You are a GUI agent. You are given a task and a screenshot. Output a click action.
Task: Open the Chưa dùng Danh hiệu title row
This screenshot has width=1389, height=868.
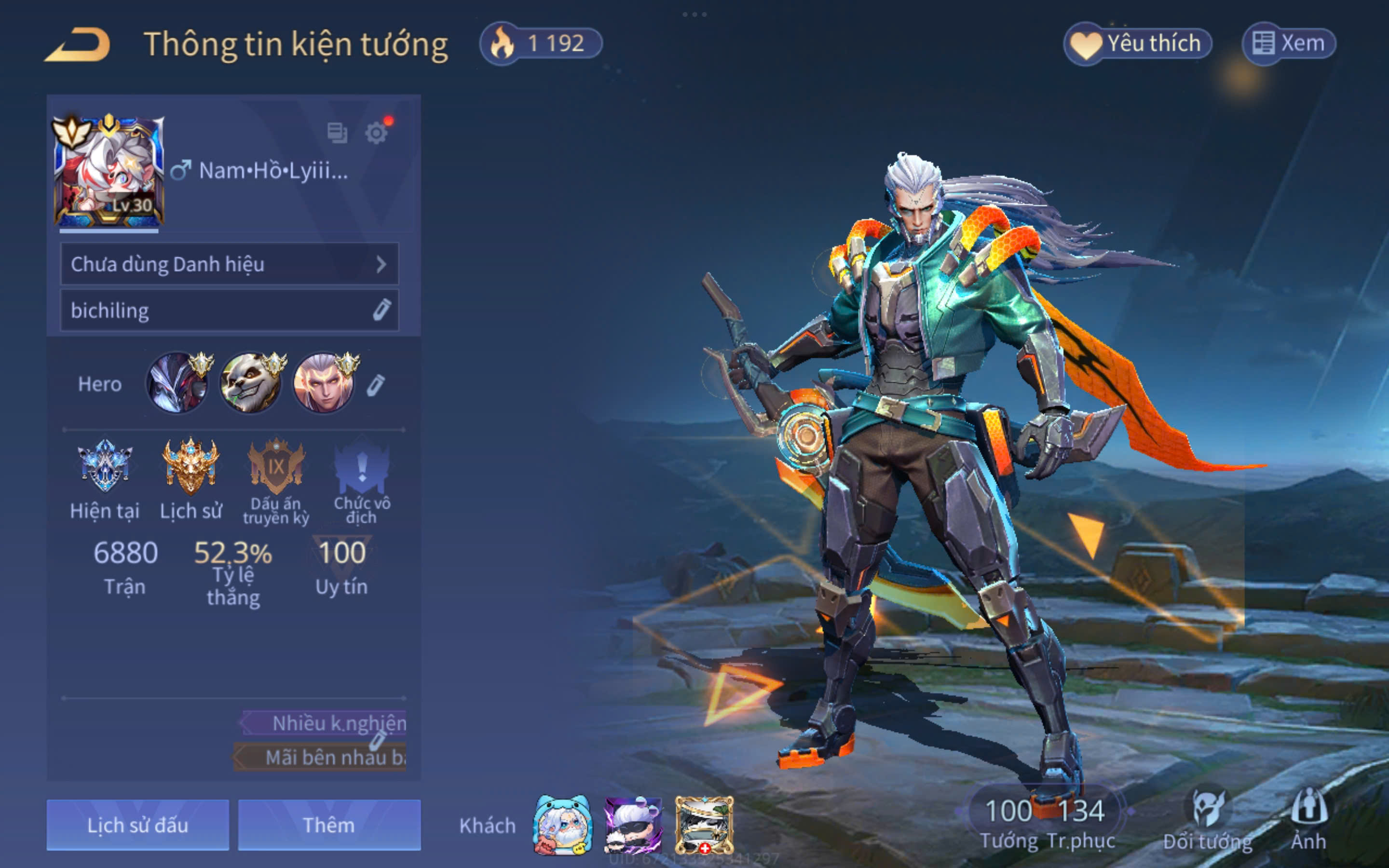[229, 264]
